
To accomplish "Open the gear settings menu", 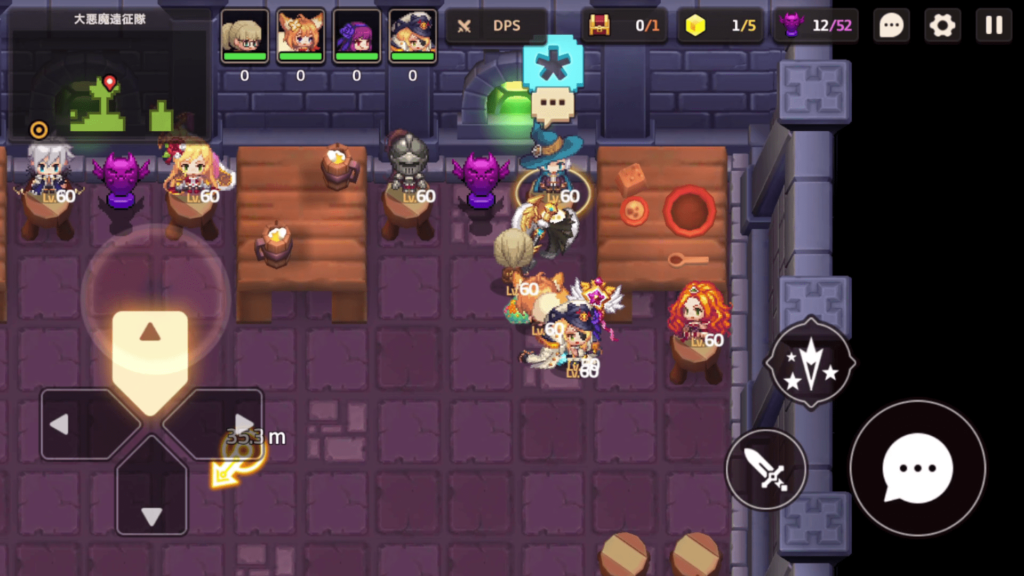I will point(942,26).
